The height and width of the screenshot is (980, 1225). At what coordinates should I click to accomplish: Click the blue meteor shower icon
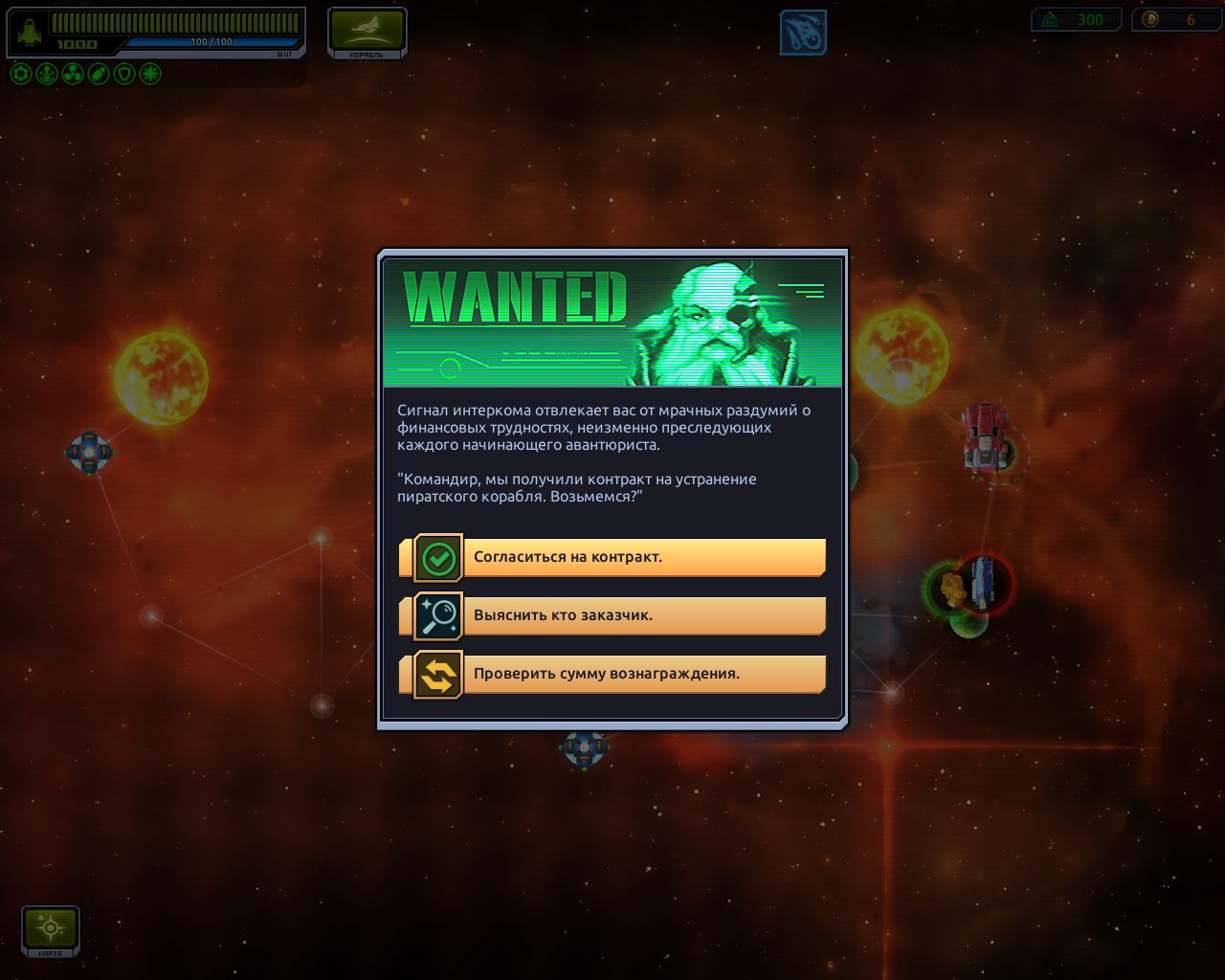(803, 33)
